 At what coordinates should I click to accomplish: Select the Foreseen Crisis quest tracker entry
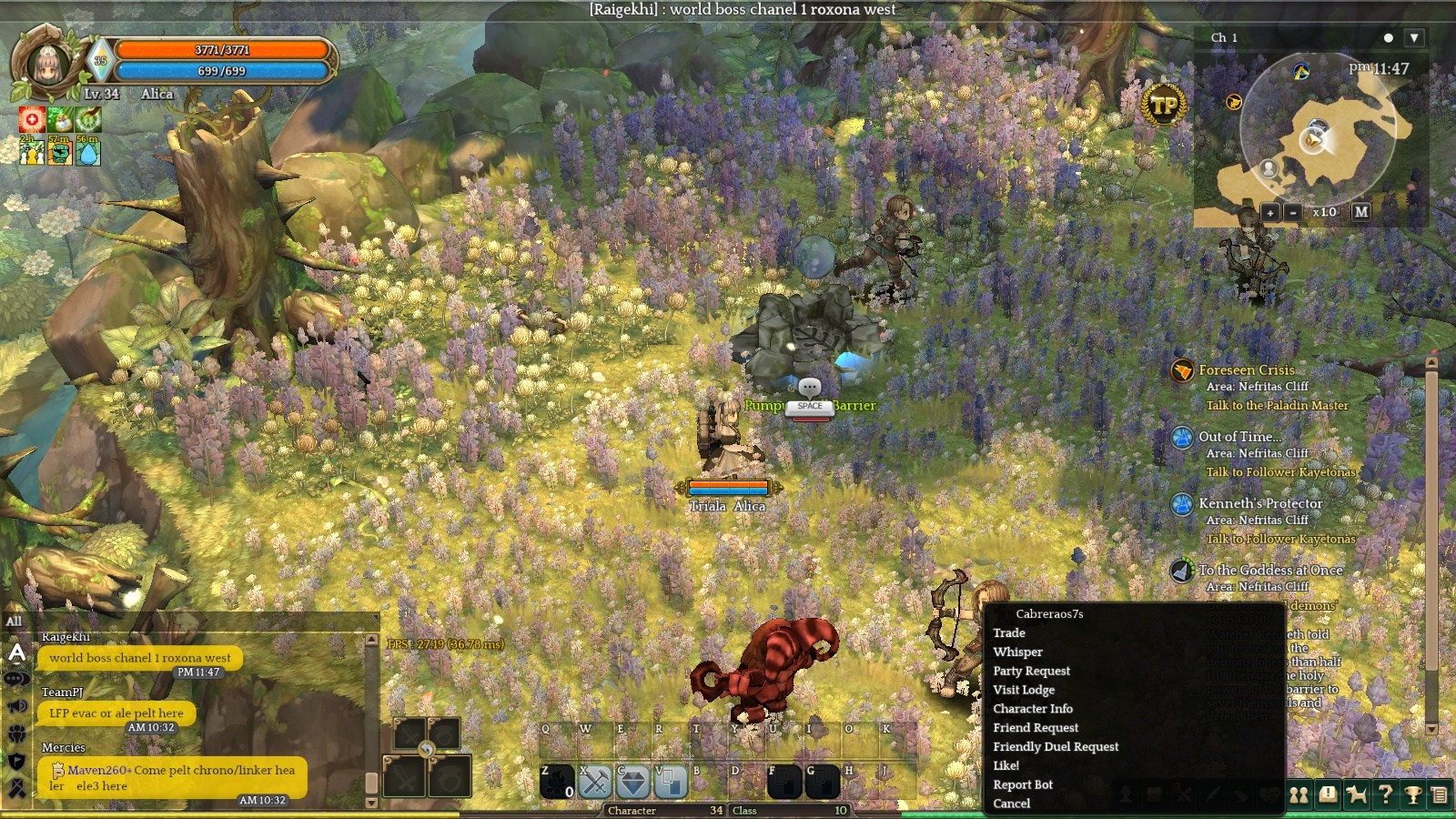1246,370
